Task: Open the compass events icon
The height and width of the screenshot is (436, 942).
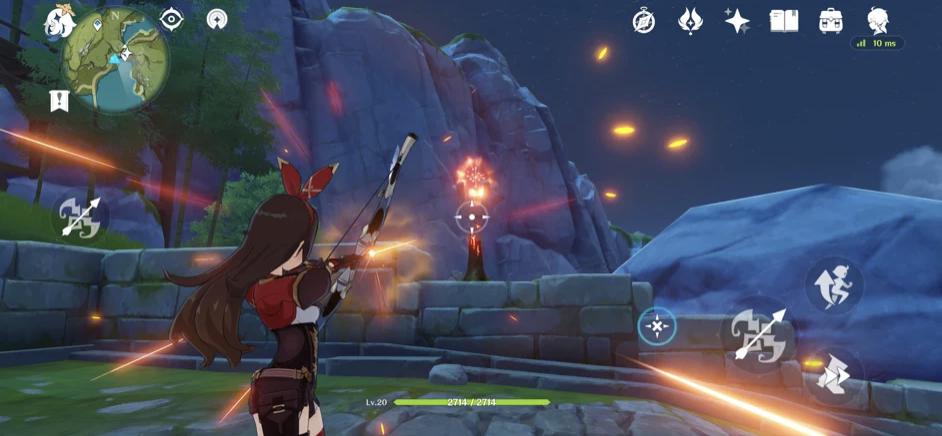Action: click(x=644, y=21)
